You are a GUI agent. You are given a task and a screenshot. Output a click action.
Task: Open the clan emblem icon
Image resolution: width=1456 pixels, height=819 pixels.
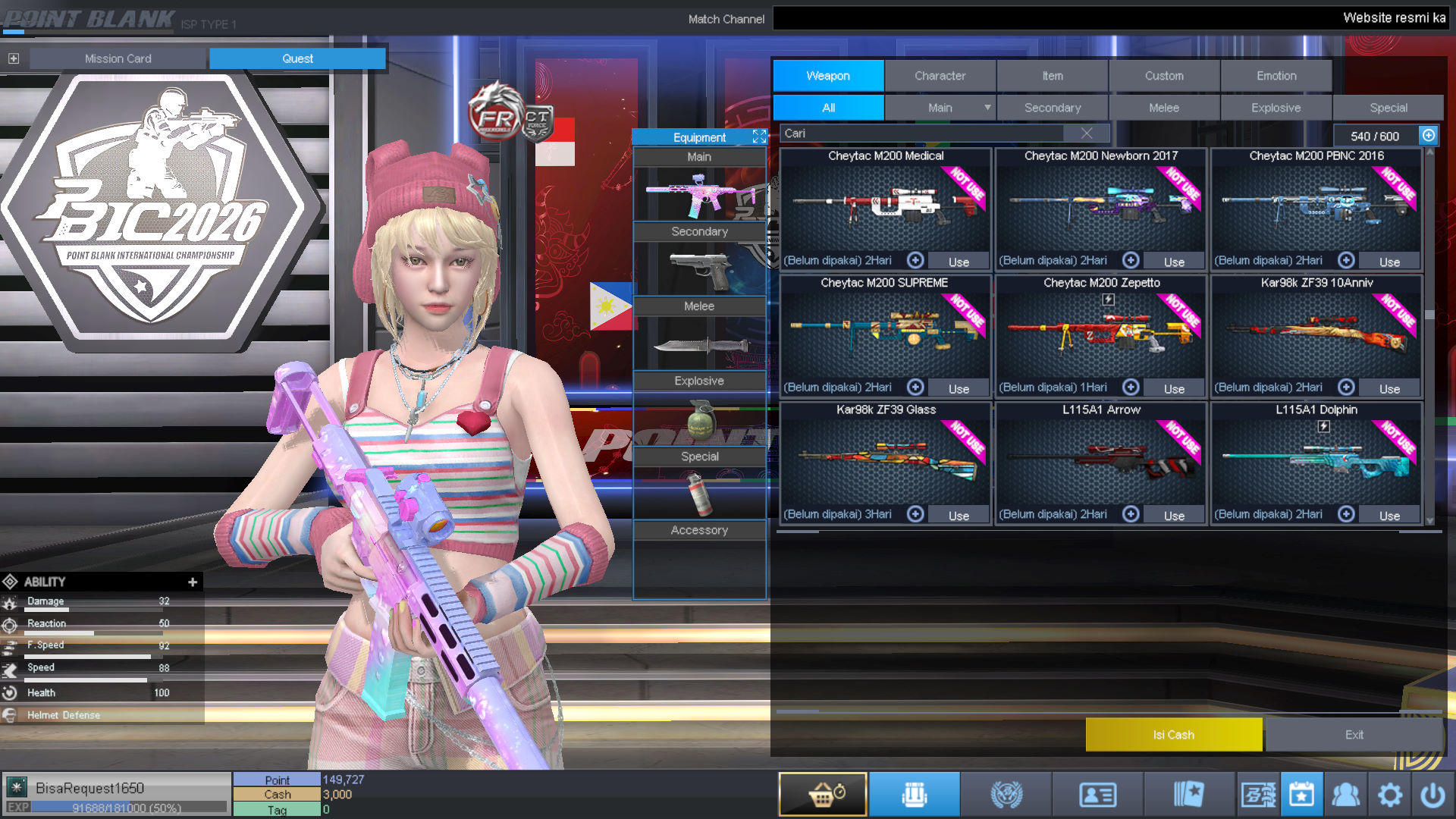[1006, 793]
